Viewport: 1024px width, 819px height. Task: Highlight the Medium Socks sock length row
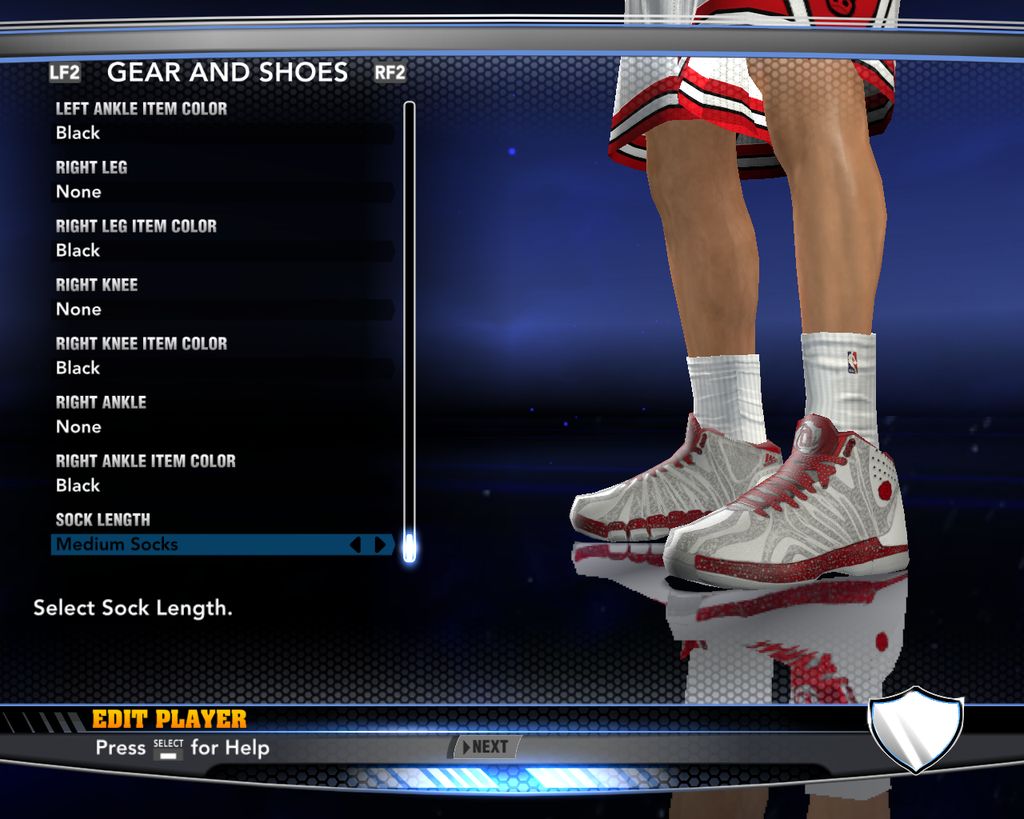pos(200,544)
